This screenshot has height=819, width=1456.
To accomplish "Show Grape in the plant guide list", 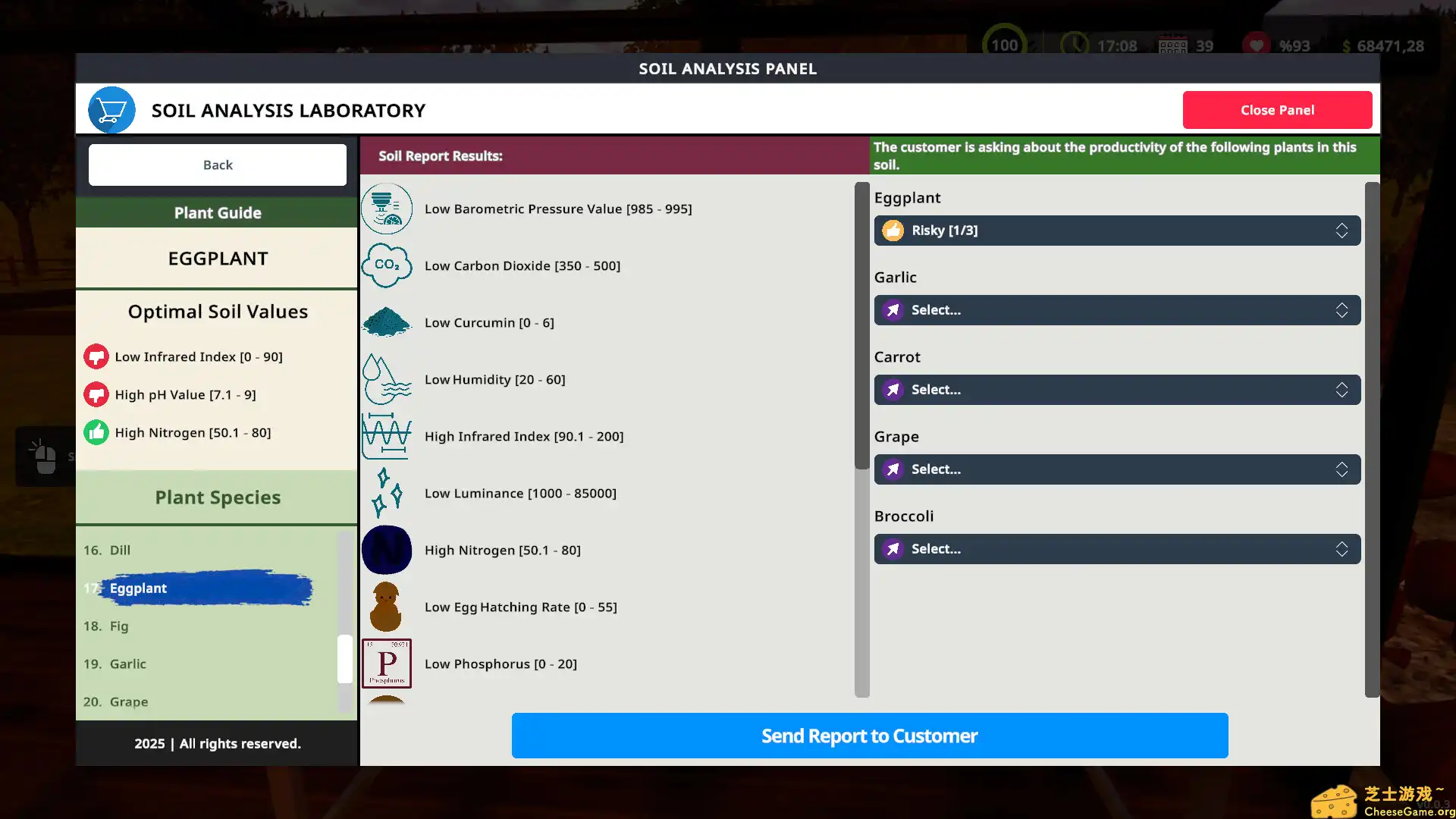I will [129, 702].
